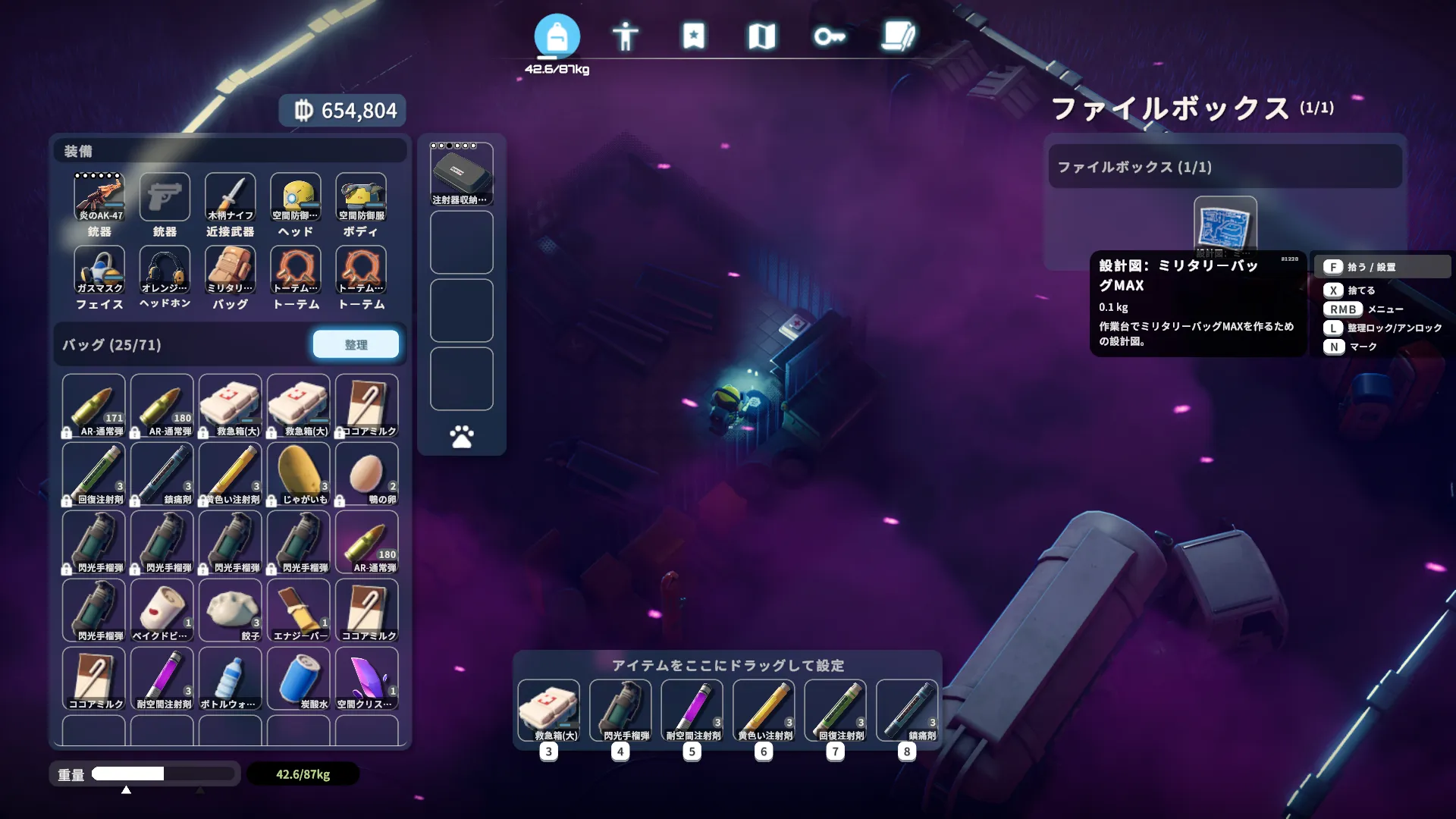The image size is (1456, 819).
Task: Click the 整理 sort button
Action: pos(356,344)
